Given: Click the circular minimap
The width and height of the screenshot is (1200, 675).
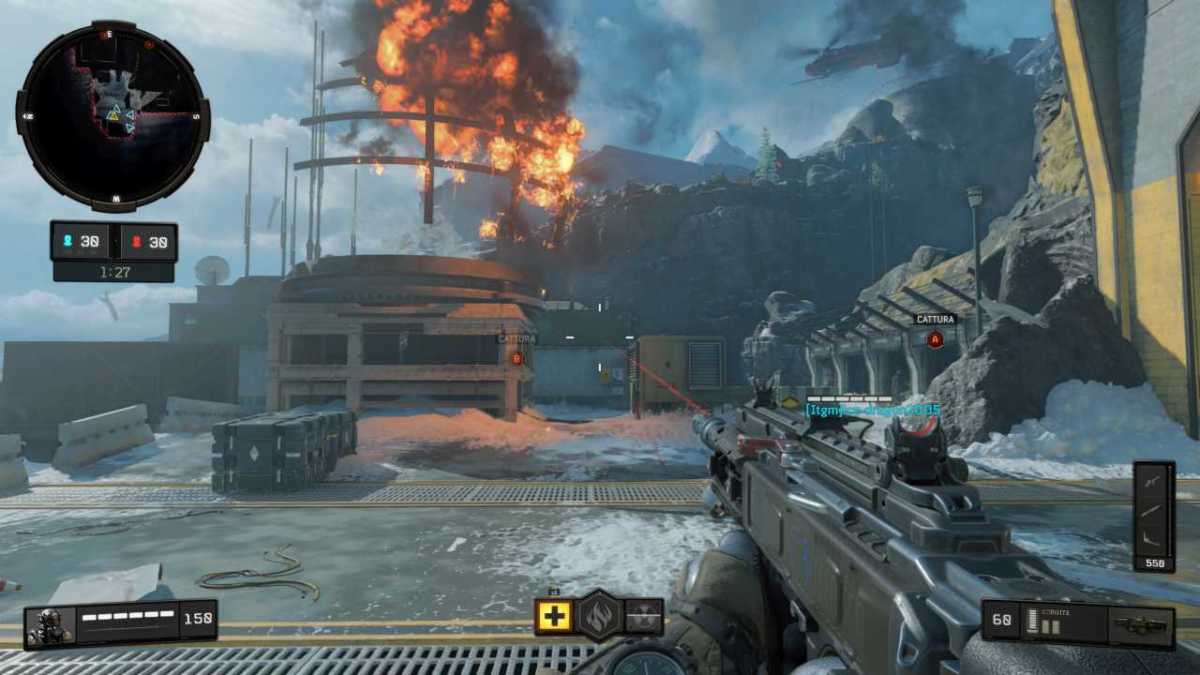Looking at the screenshot, I should click(x=113, y=116).
